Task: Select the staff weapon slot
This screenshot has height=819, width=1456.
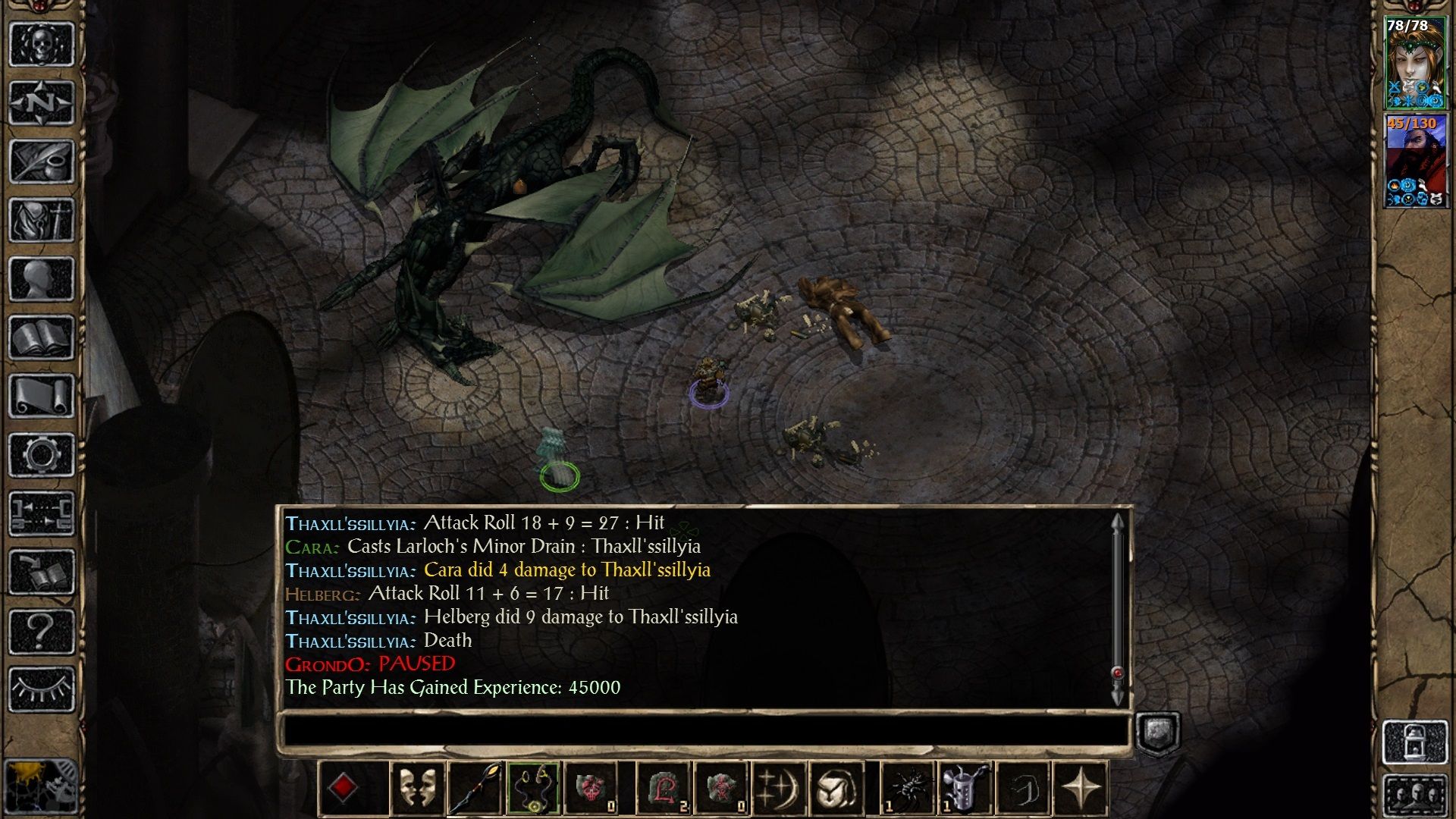Action: point(475,789)
